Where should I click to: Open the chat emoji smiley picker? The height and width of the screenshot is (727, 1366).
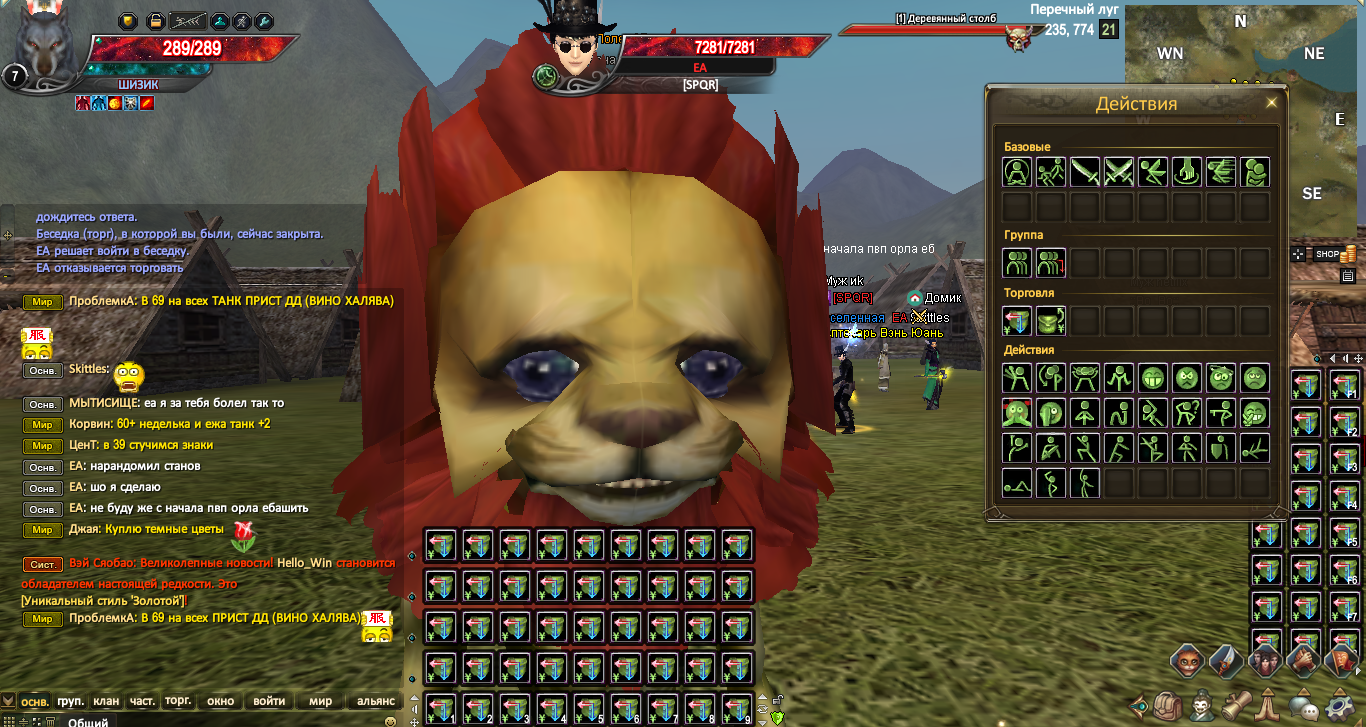click(390, 721)
